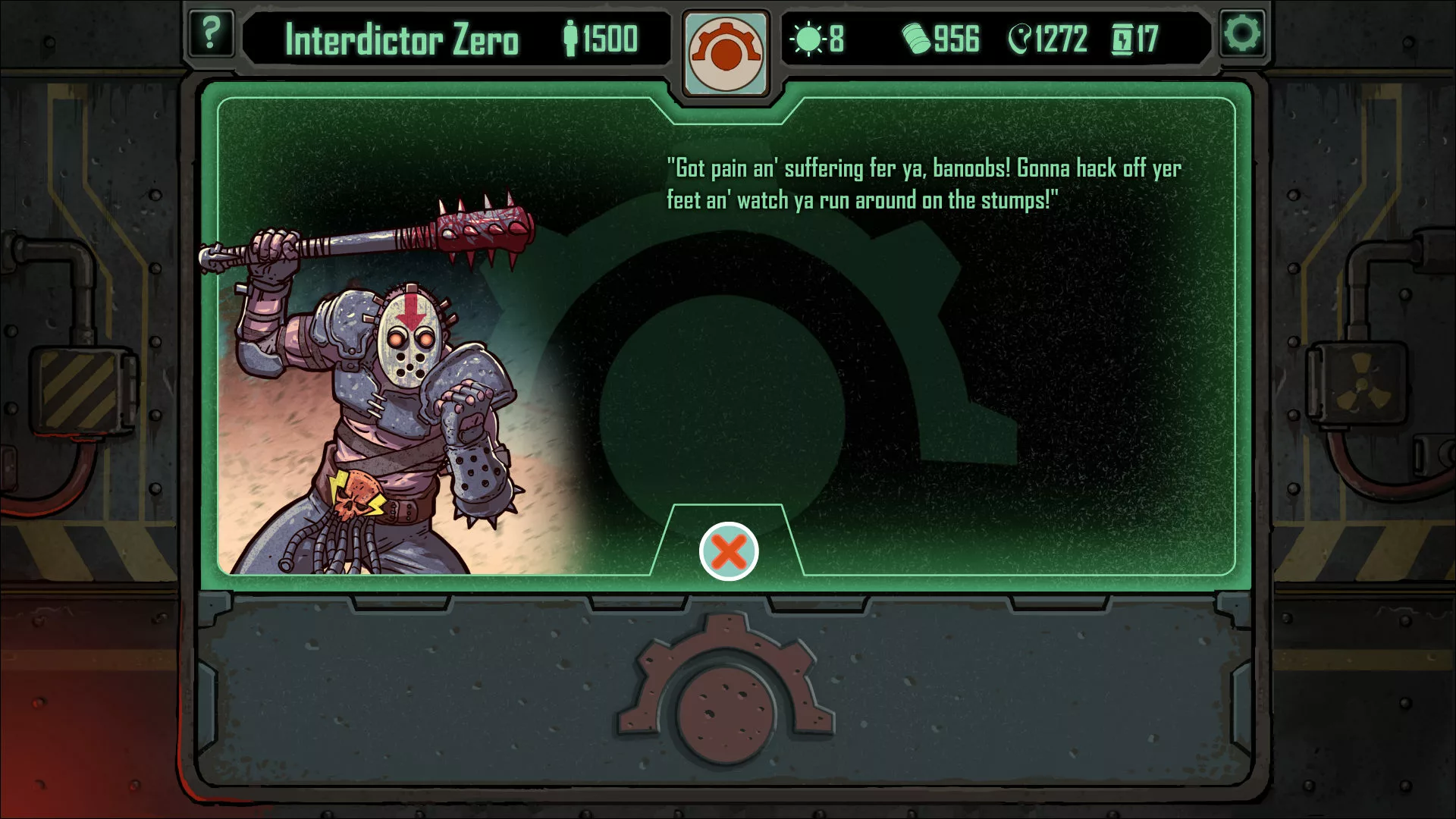Image resolution: width=1456 pixels, height=819 pixels.
Task: Open the question mark help button
Action: tap(210, 34)
